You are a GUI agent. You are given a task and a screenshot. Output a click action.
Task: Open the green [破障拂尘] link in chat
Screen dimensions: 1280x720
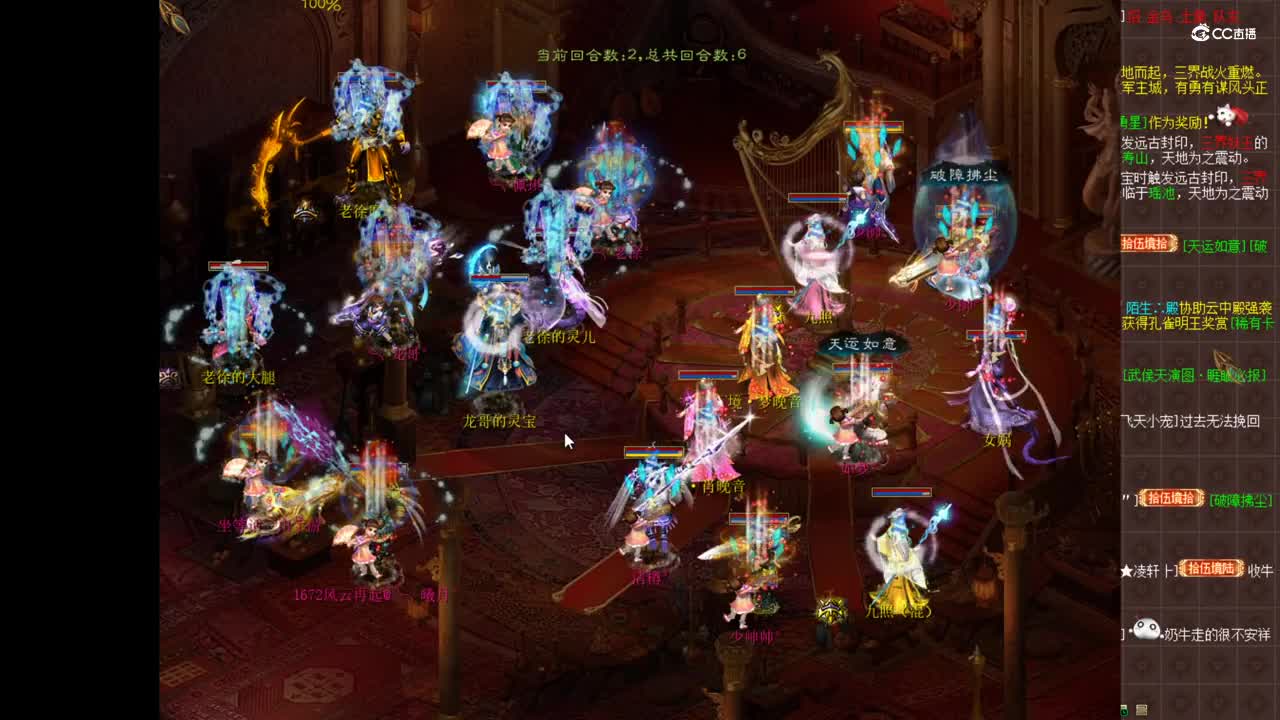1239,499
